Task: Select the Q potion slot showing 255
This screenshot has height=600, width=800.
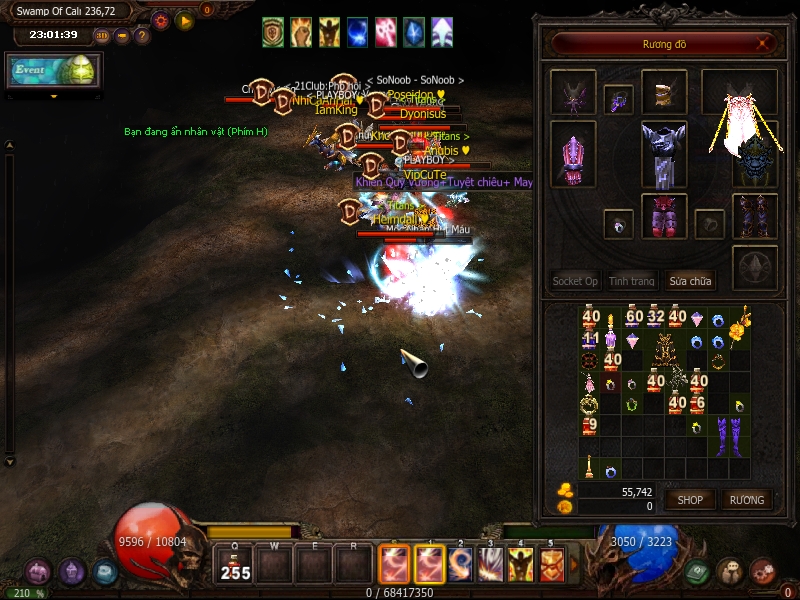Action: [235, 567]
